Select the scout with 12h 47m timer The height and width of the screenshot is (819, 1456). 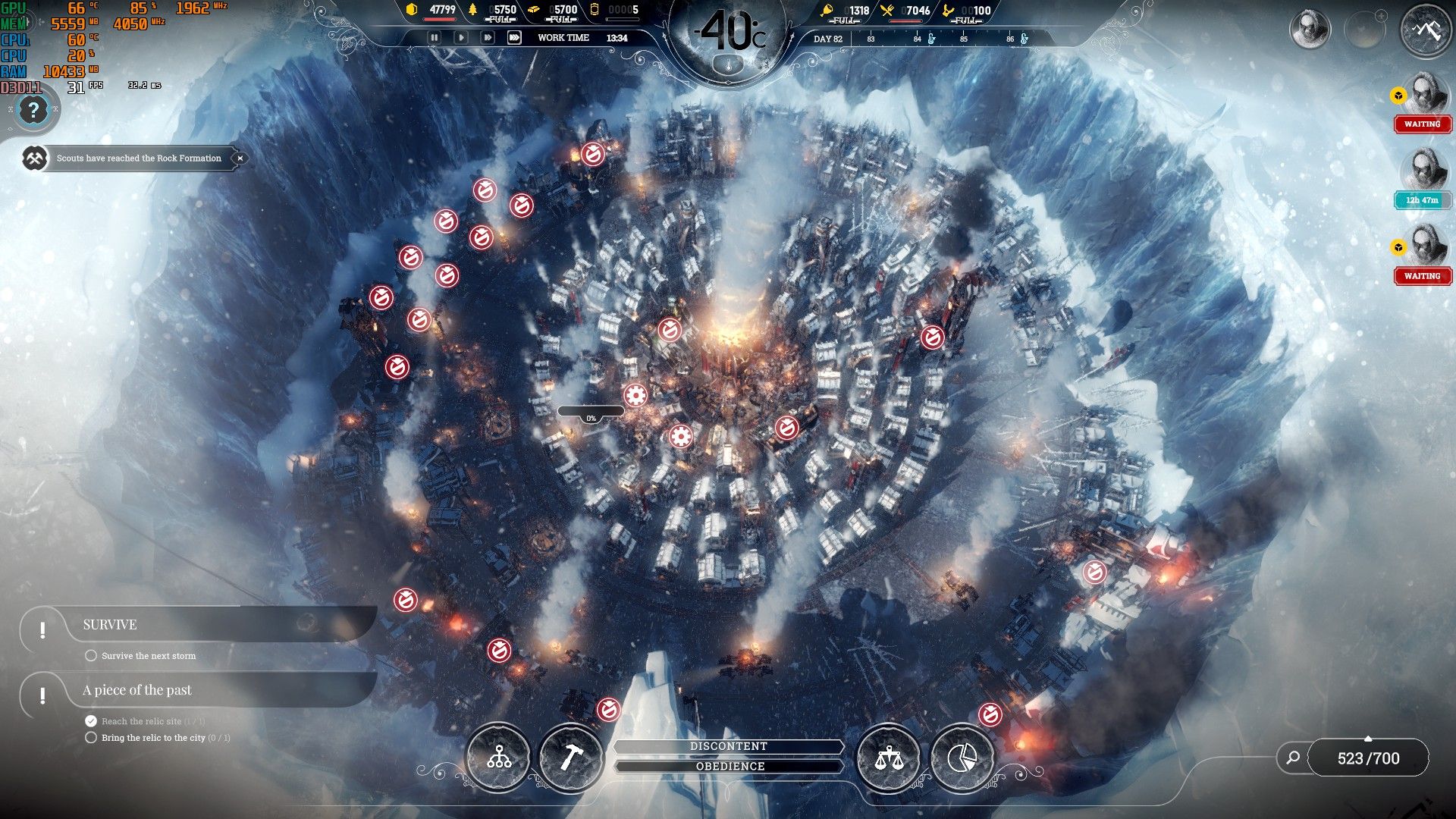[x=1423, y=171]
